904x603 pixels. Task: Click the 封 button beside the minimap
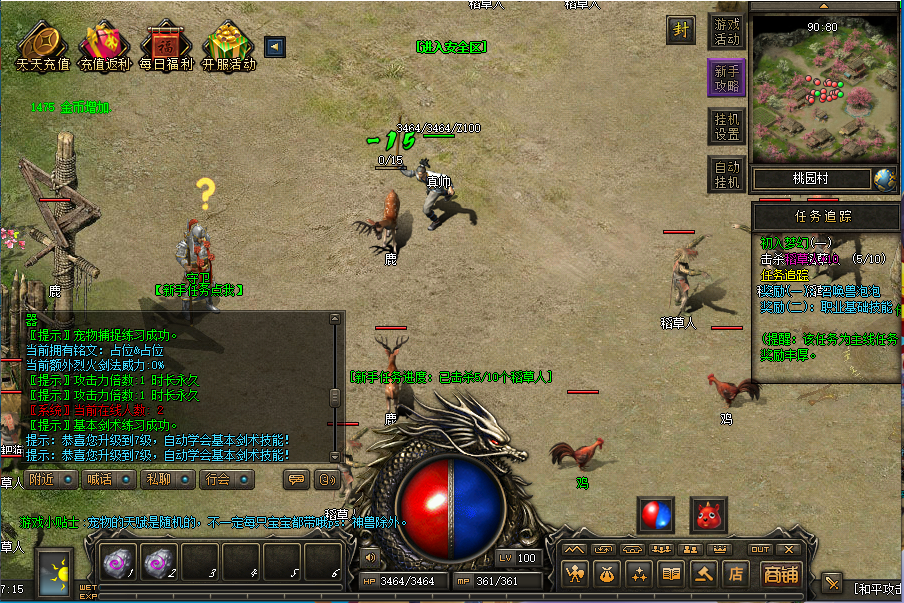click(682, 30)
